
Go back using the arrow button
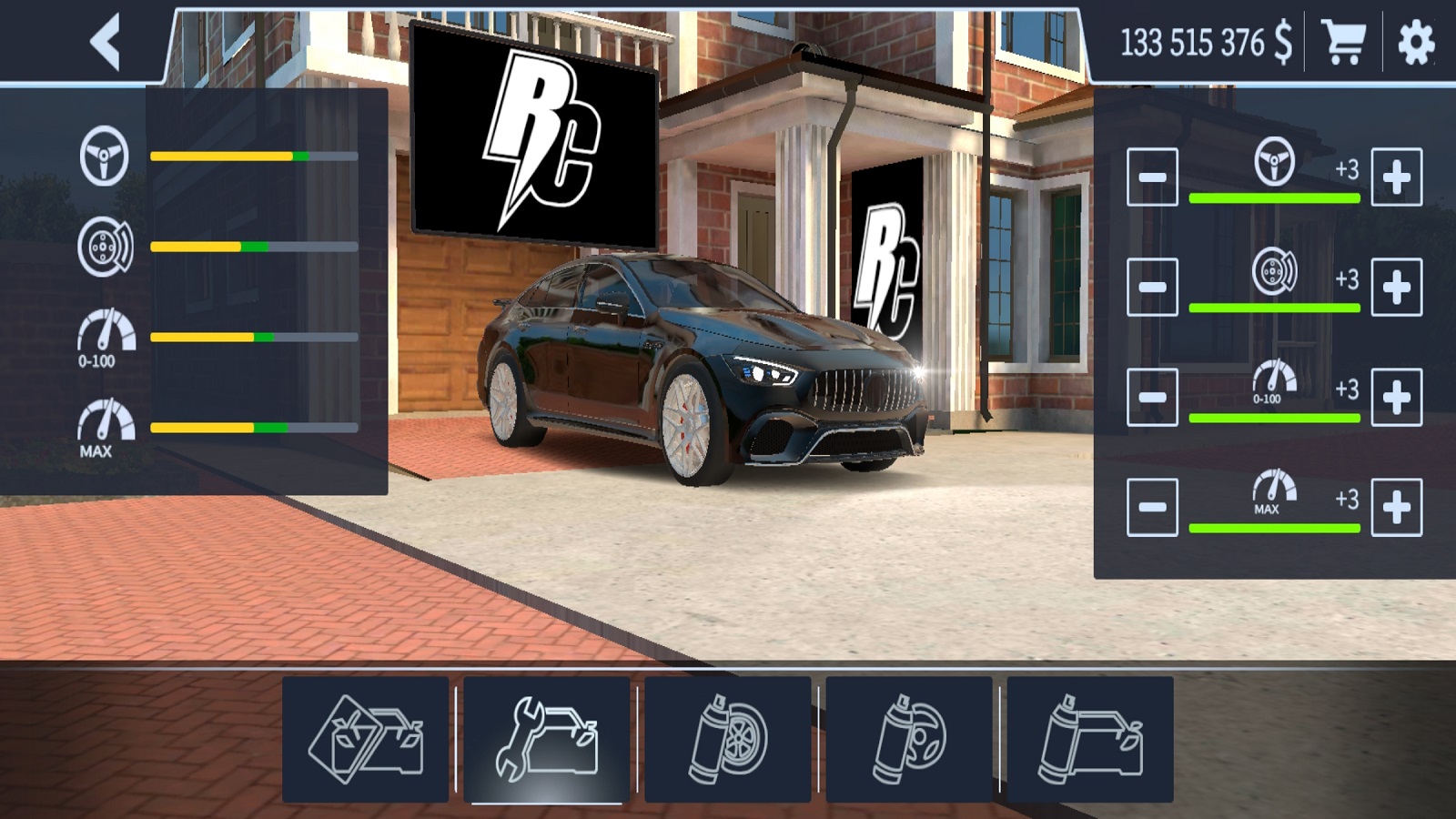(106, 42)
